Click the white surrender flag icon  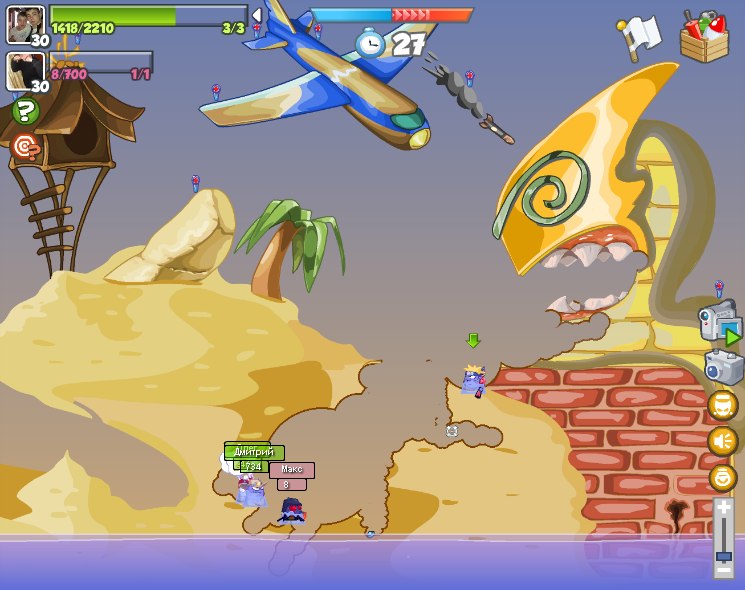(x=640, y=38)
